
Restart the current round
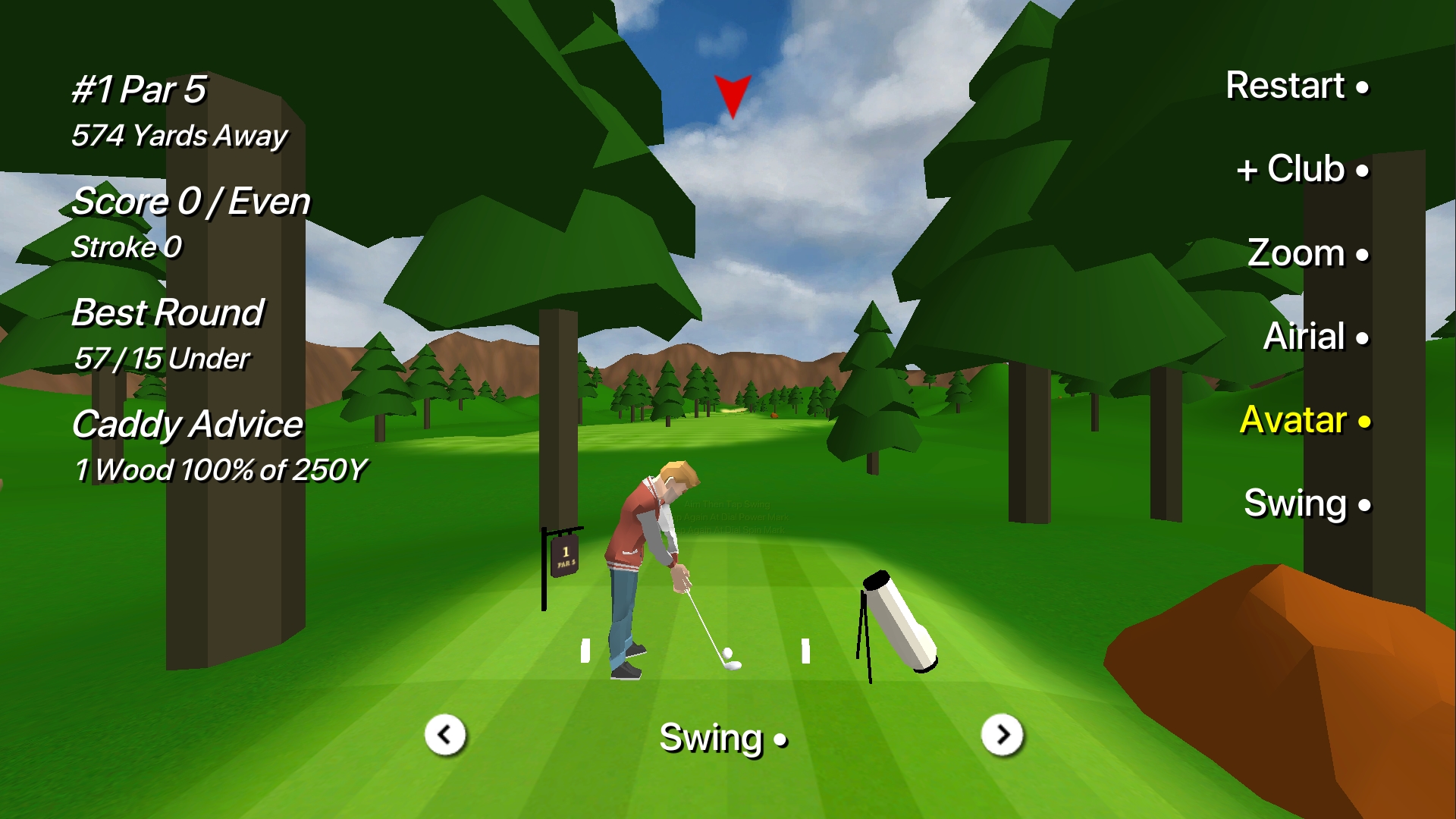[1297, 86]
